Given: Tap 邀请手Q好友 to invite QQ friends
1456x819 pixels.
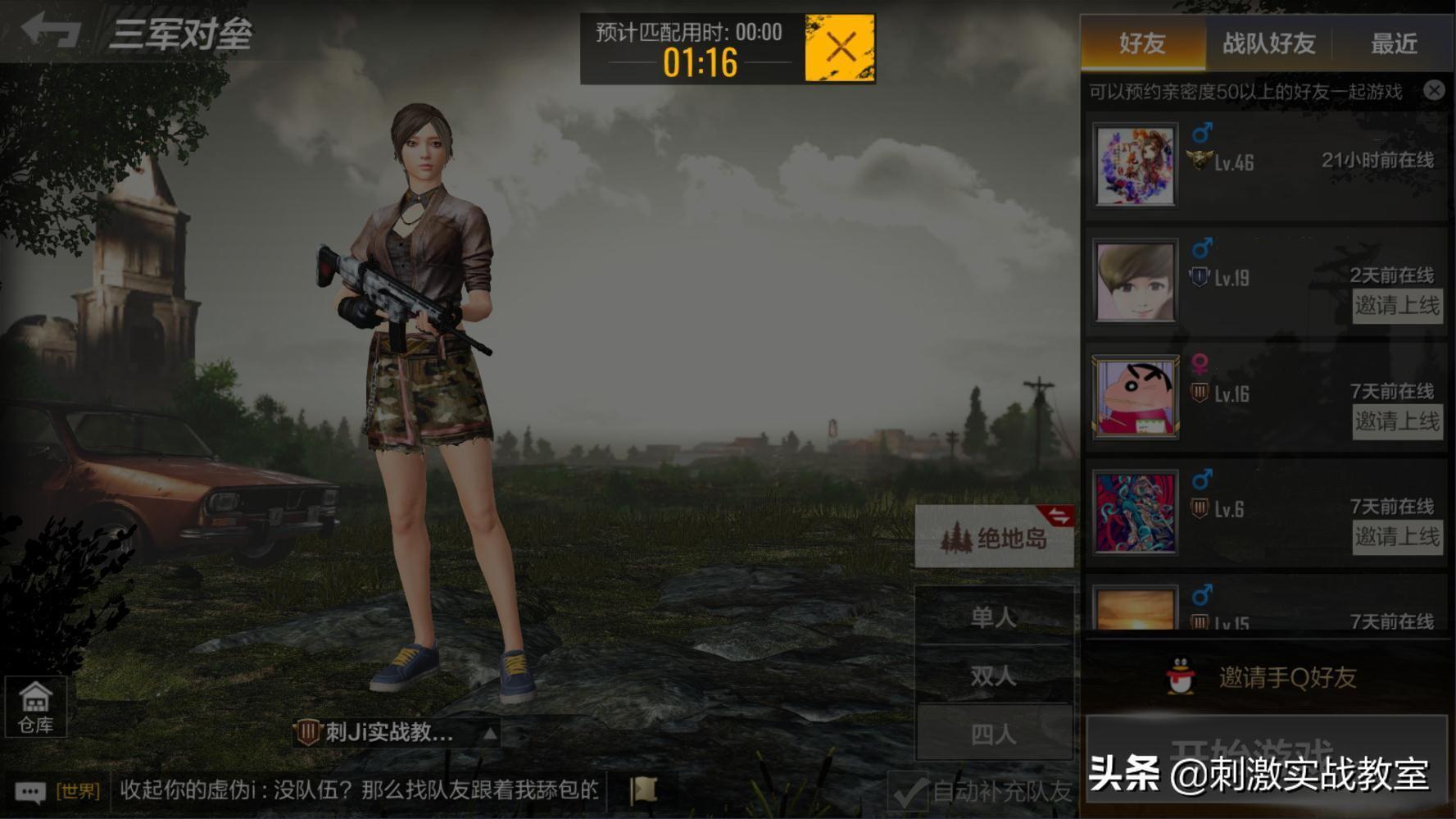Looking at the screenshot, I should (1266, 677).
